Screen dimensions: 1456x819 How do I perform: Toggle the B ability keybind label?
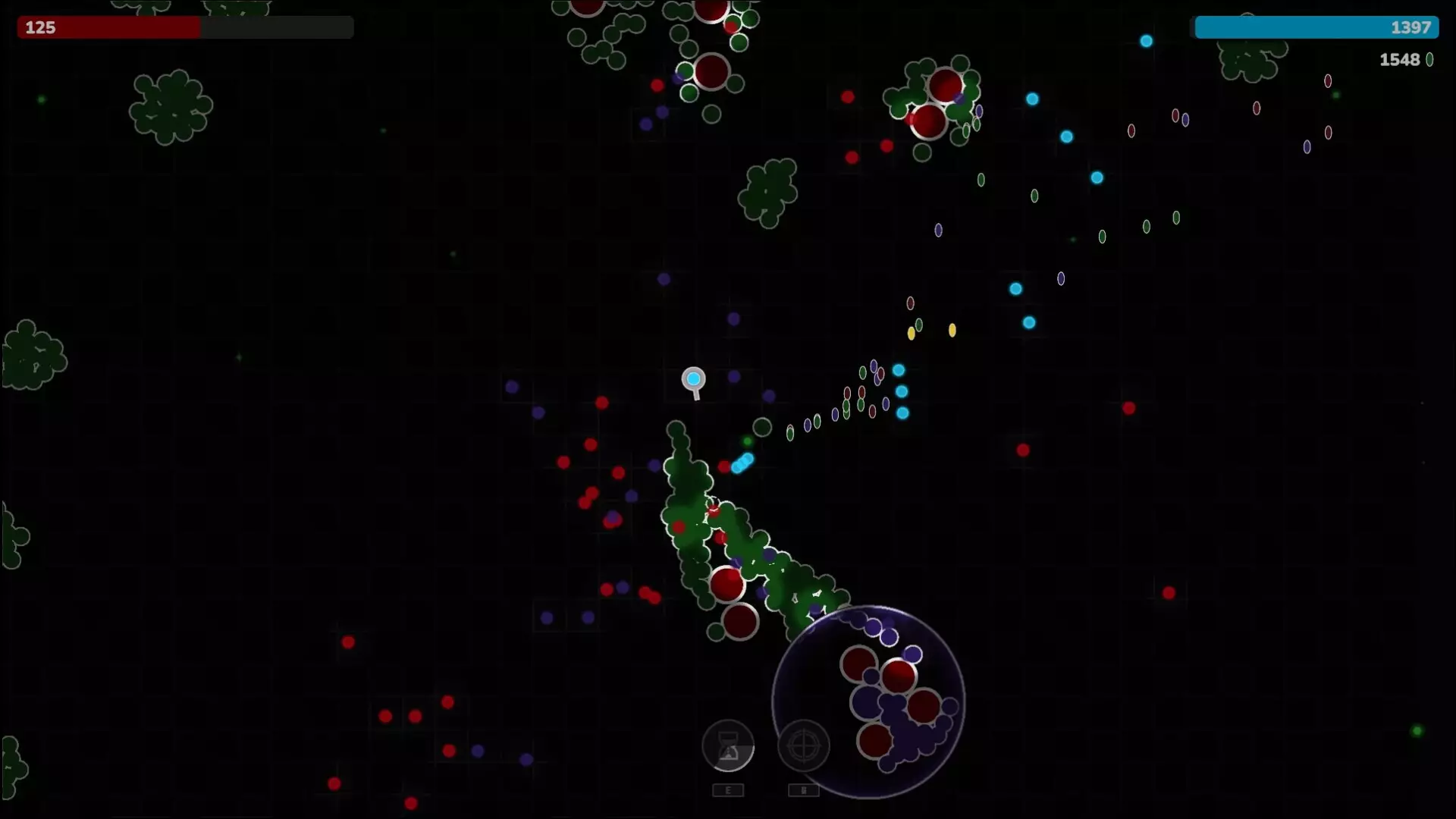tap(804, 789)
